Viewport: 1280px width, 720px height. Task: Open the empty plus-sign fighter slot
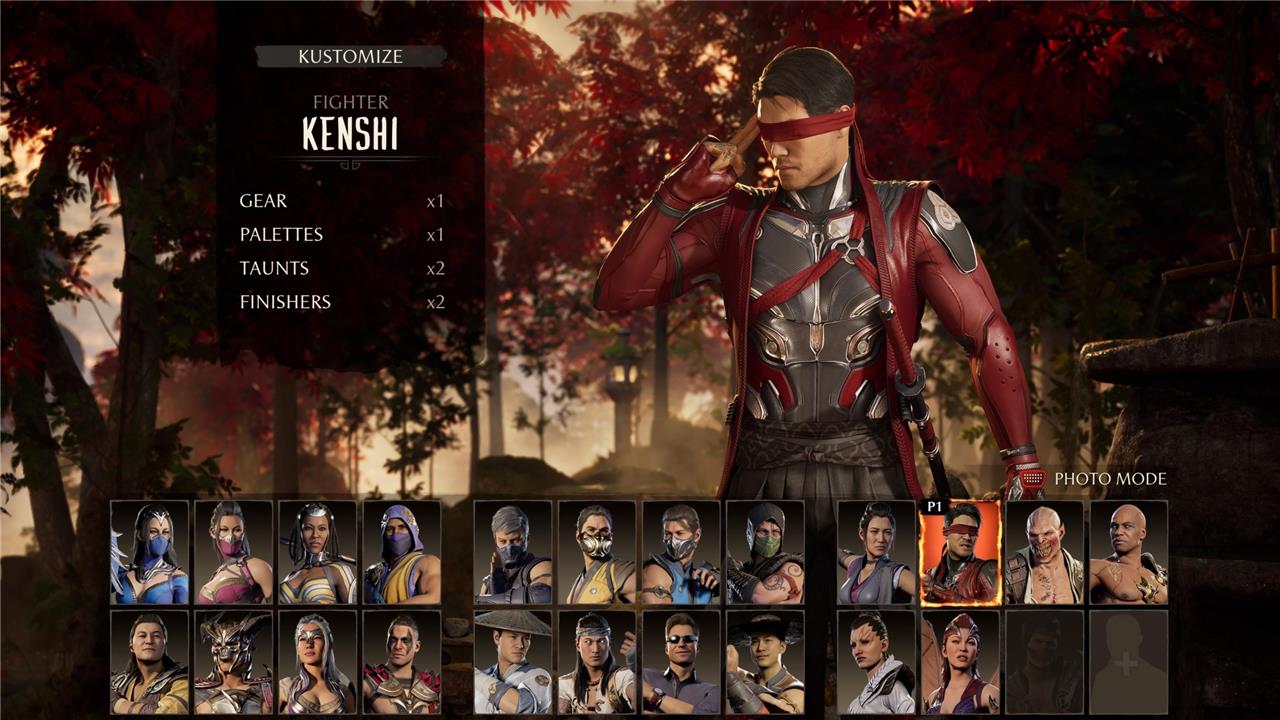[x=1128, y=662]
